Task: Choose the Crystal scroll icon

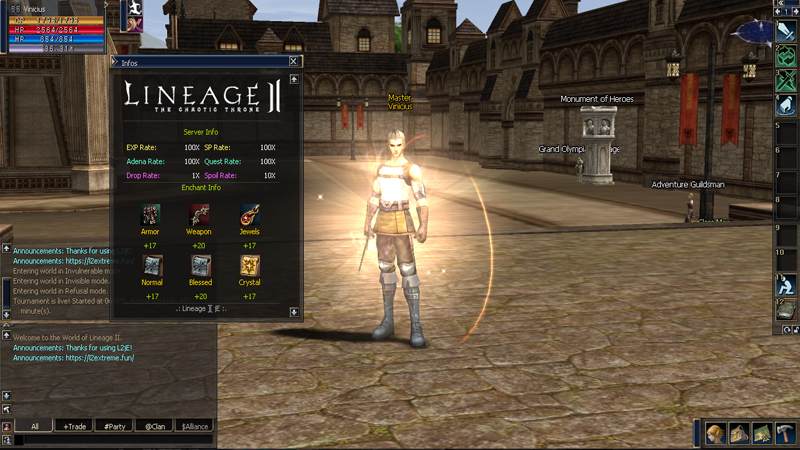Action: click(249, 265)
